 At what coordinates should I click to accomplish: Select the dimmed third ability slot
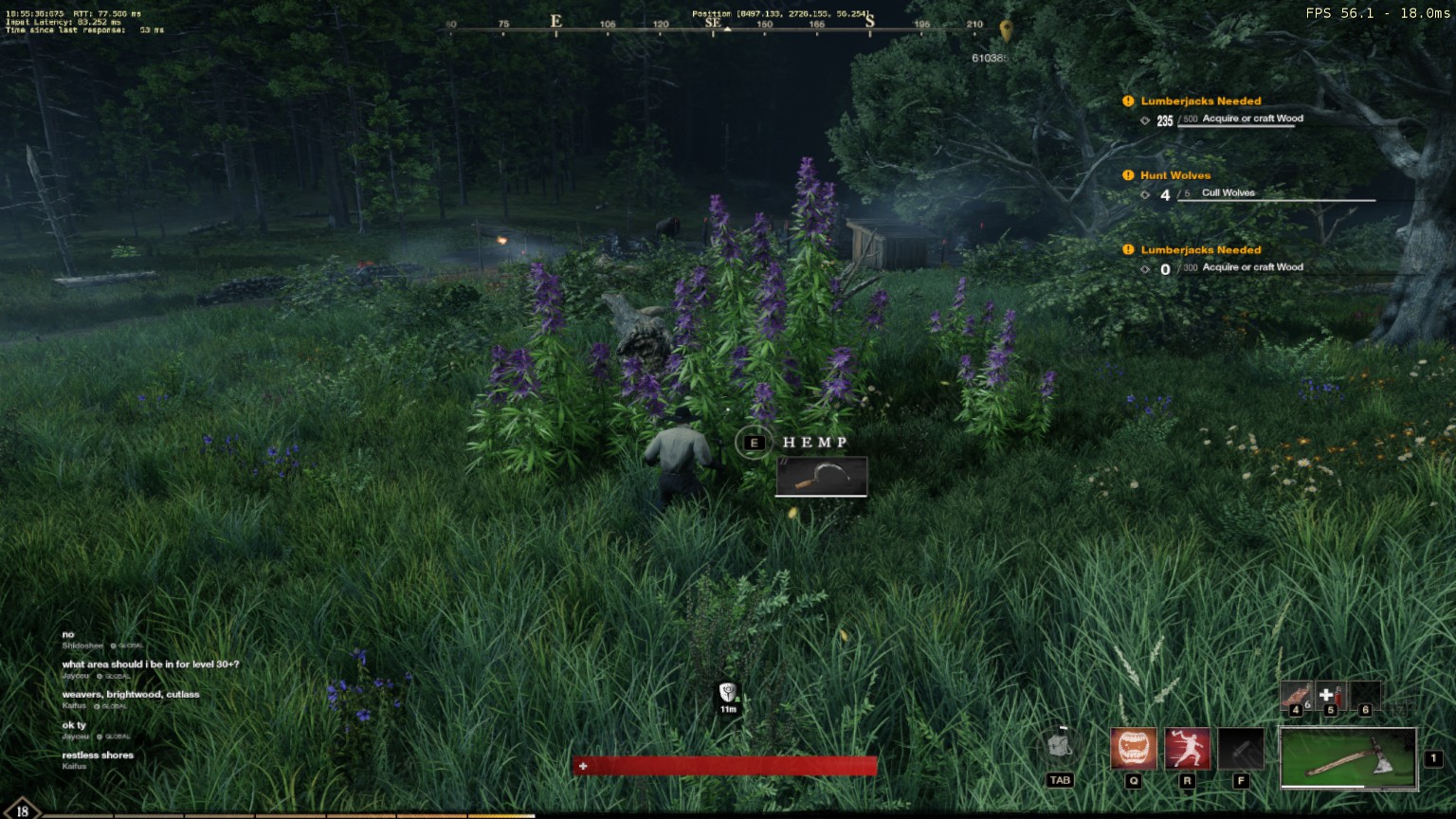coord(1241,750)
